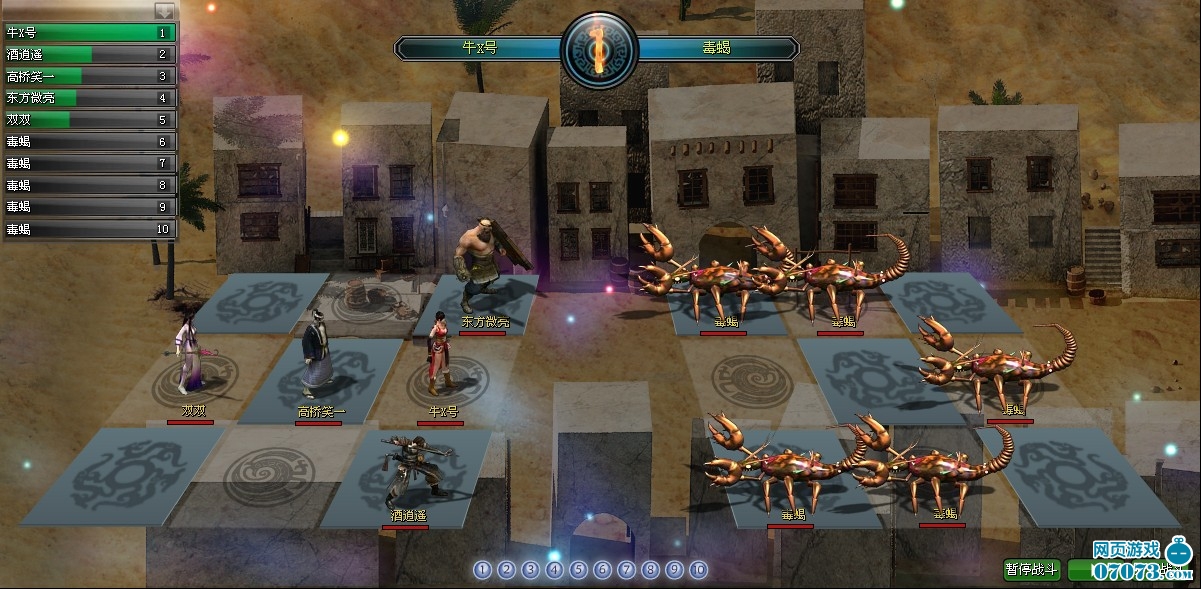1201x589 pixels.
Task: Select 牛X号 row in turn list
Action: point(88,32)
